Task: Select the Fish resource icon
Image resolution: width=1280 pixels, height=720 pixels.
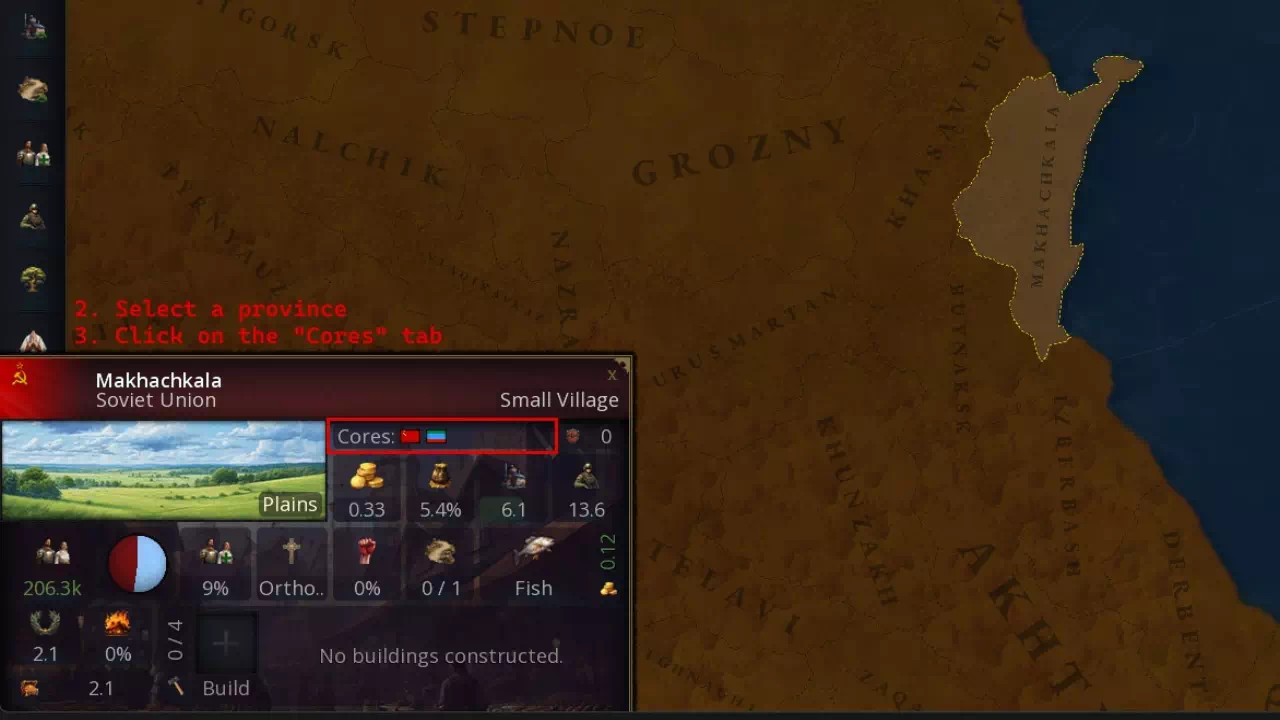Action: click(x=534, y=553)
